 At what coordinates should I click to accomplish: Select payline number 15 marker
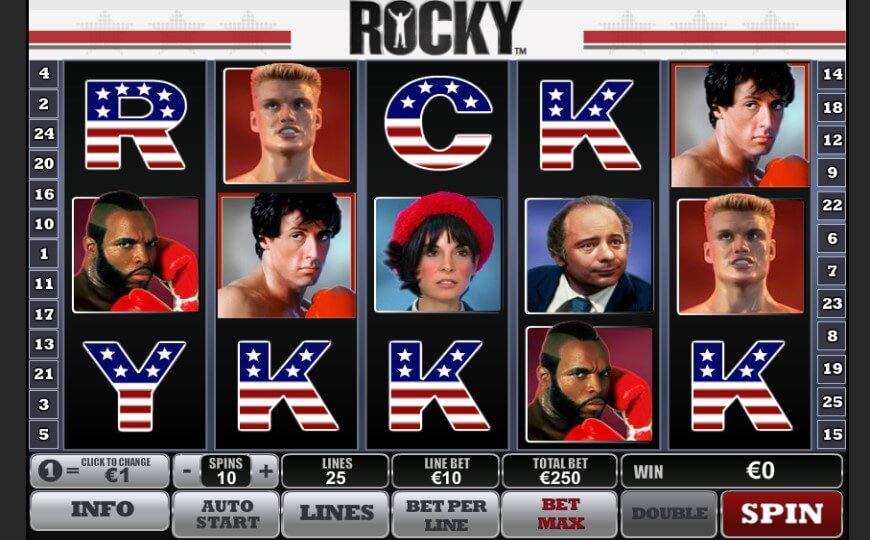point(832,434)
